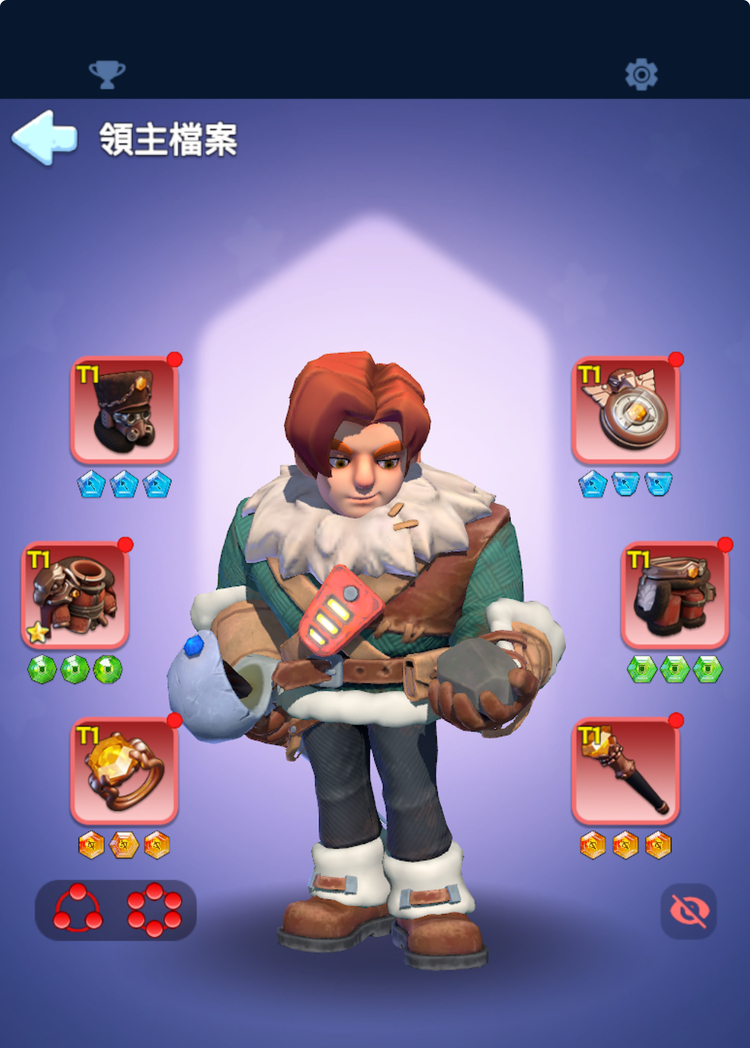Select the T1 winged amulet slot

click(626, 410)
